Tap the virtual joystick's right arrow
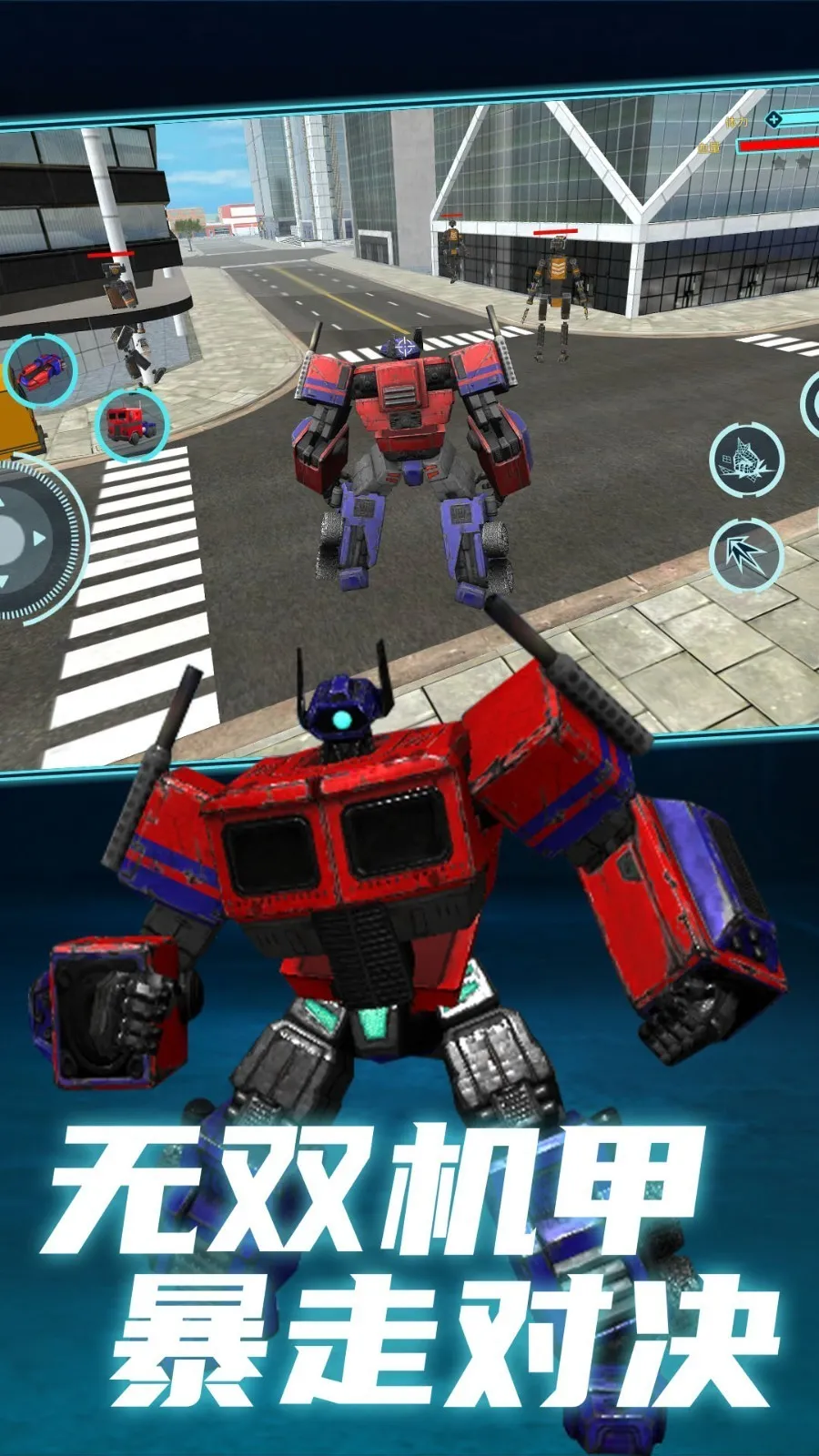Viewport: 819px width, 1456px height. 39,539
